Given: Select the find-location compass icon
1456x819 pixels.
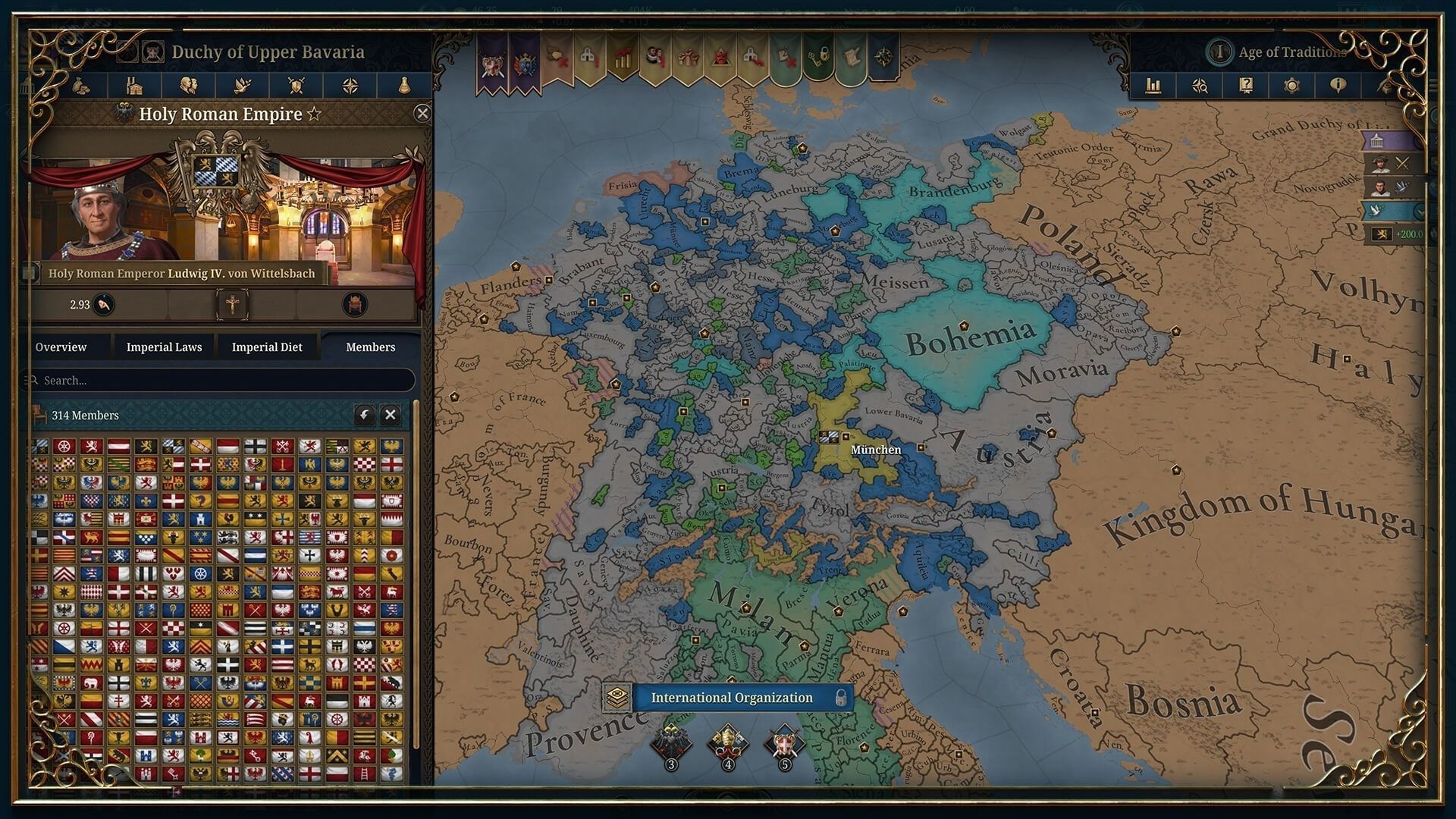Looking at the screenshot, I should [1198, 86].
